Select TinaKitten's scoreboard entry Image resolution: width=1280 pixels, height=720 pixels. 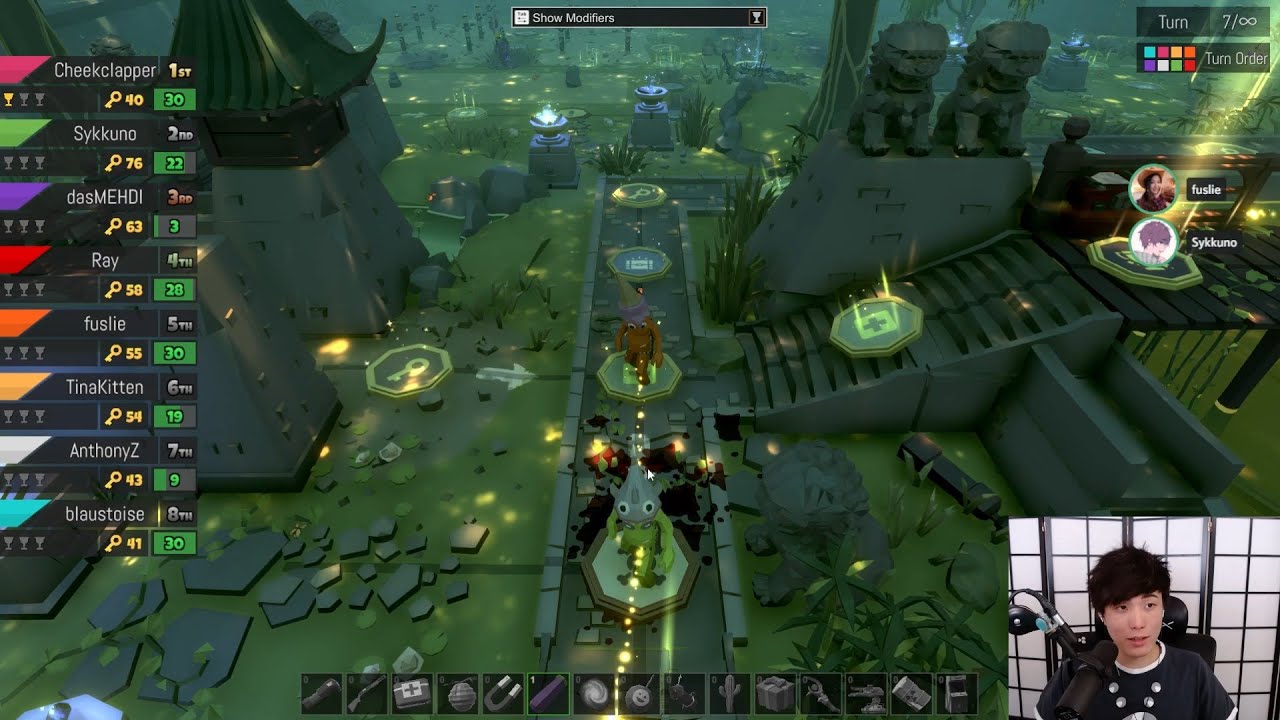tap(98, 401)
